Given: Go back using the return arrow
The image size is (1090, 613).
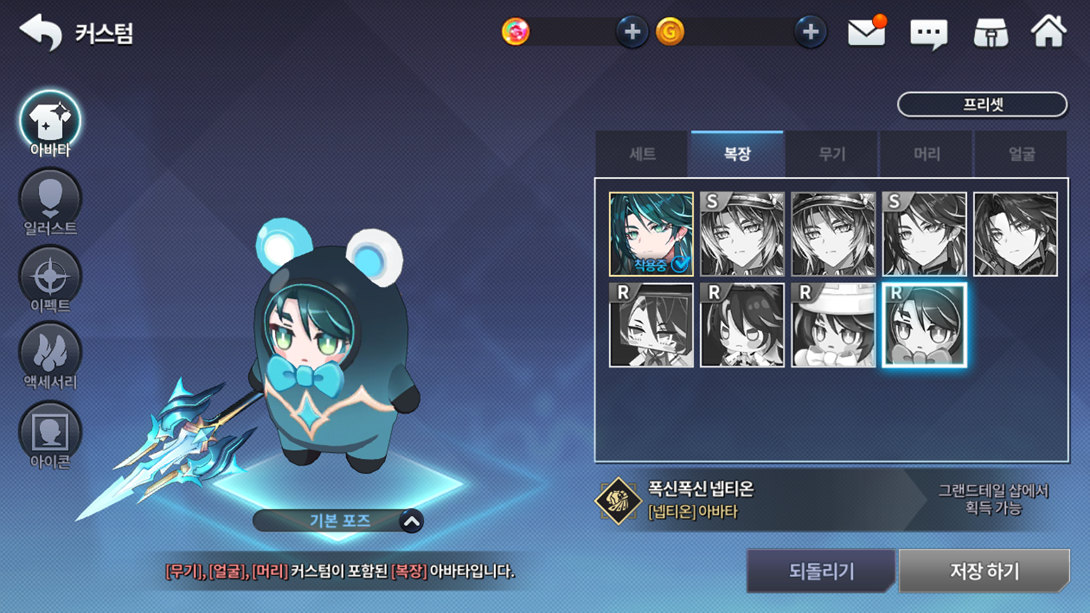Looking at the screenshot, I should [x=40, y=32].
